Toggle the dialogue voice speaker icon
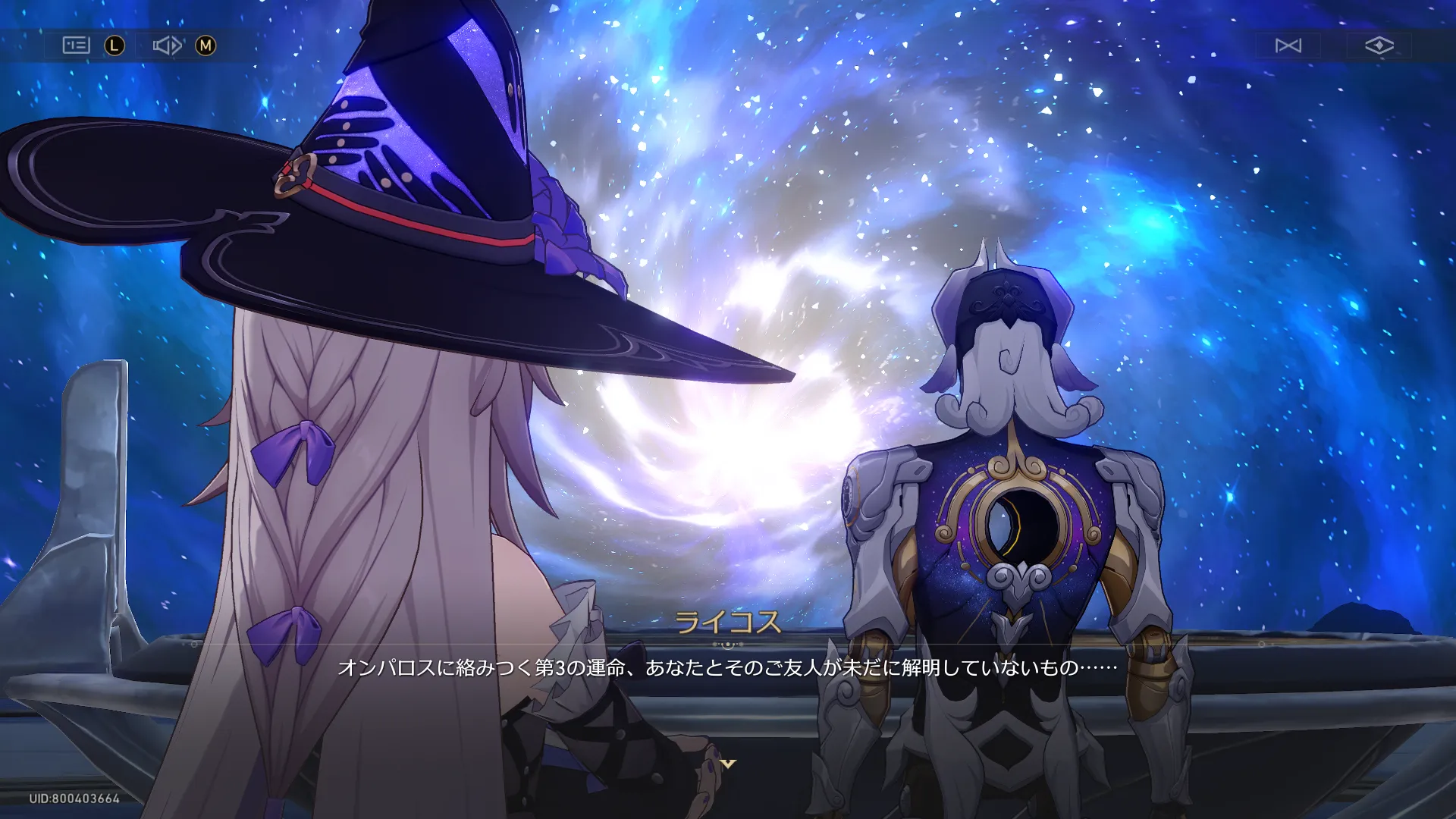Screen dimensions: 1456x819 coord(167,45)
